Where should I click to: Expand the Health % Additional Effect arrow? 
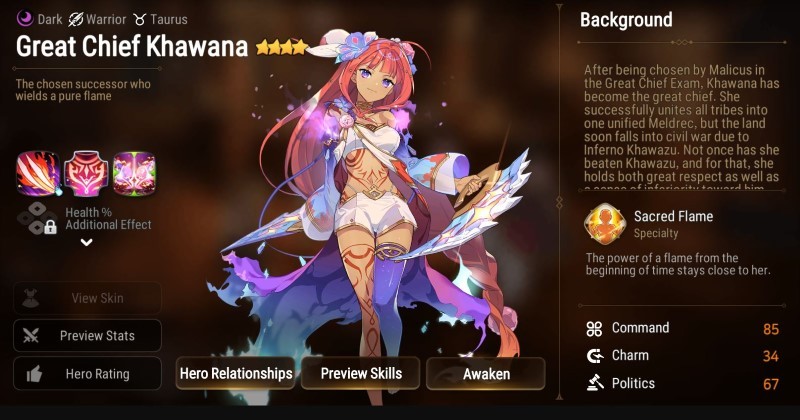[86, 243]
